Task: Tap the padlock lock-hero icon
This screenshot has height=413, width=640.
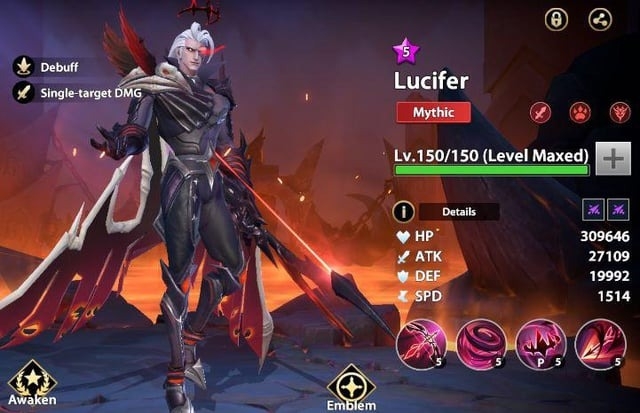Action: [555, 18]
